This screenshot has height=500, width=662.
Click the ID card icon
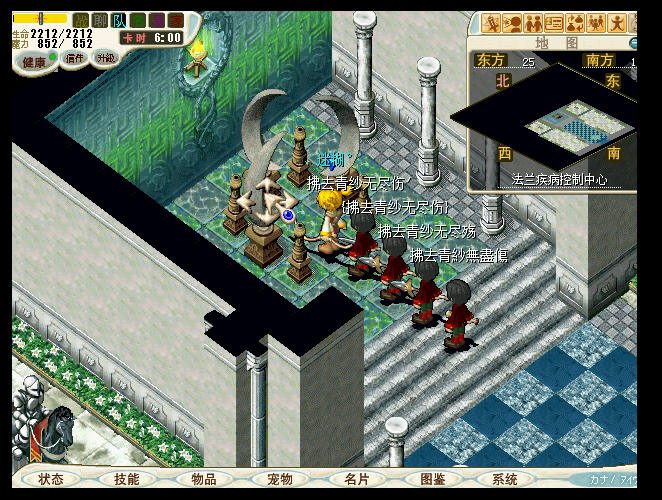click(x=554, y=23)
